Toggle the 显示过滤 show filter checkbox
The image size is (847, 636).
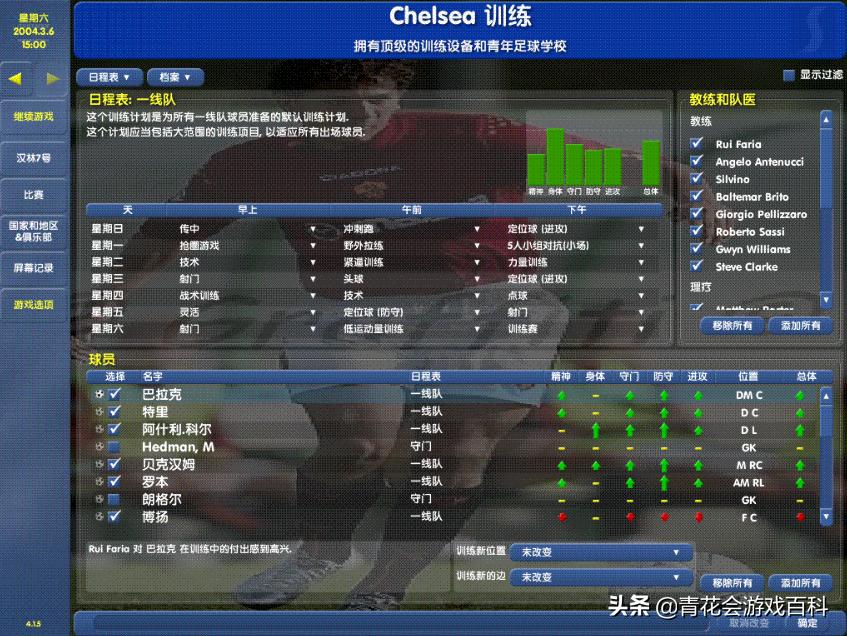point(789,75)
